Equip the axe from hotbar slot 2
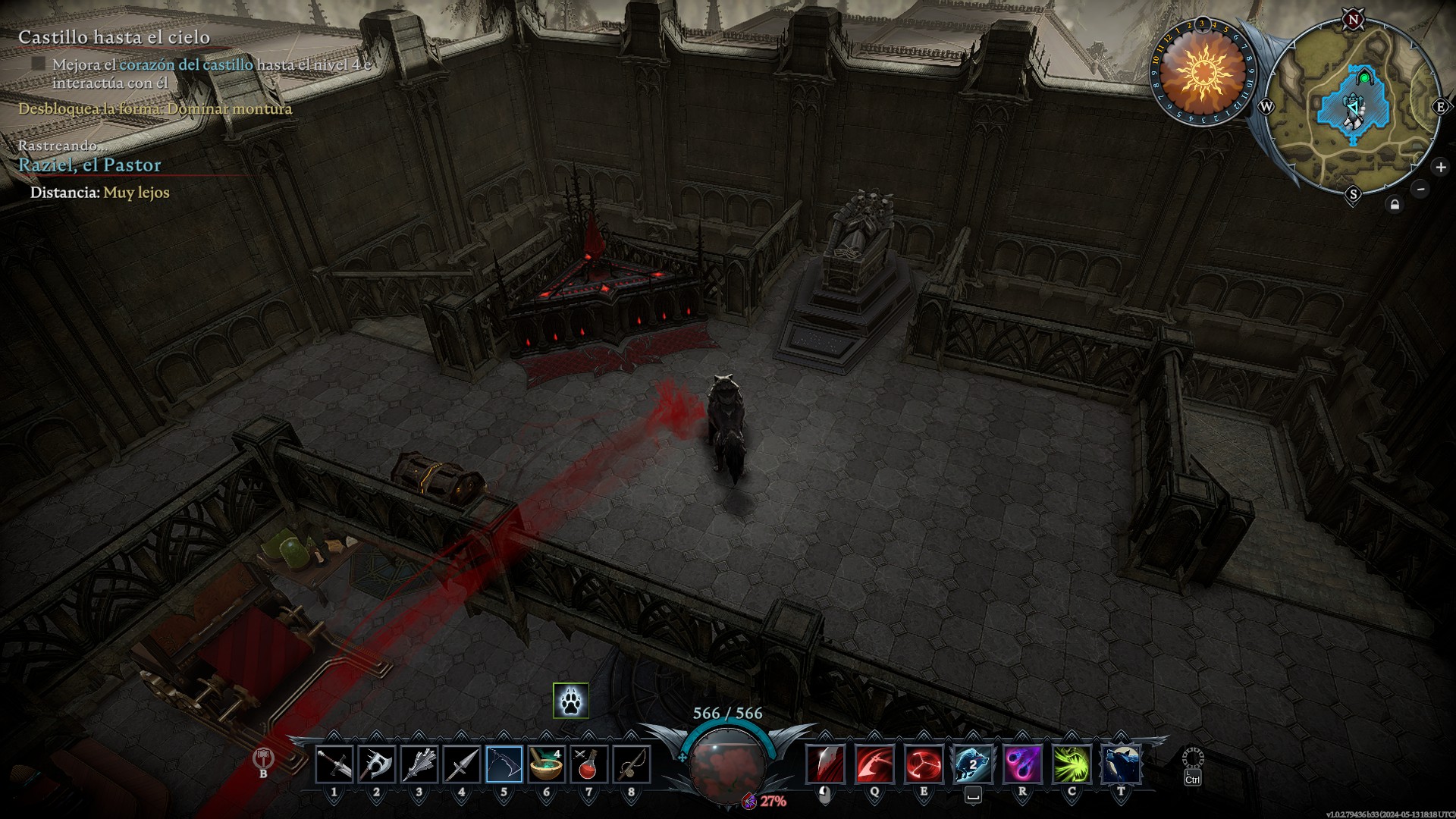 [x=377, y=764]
